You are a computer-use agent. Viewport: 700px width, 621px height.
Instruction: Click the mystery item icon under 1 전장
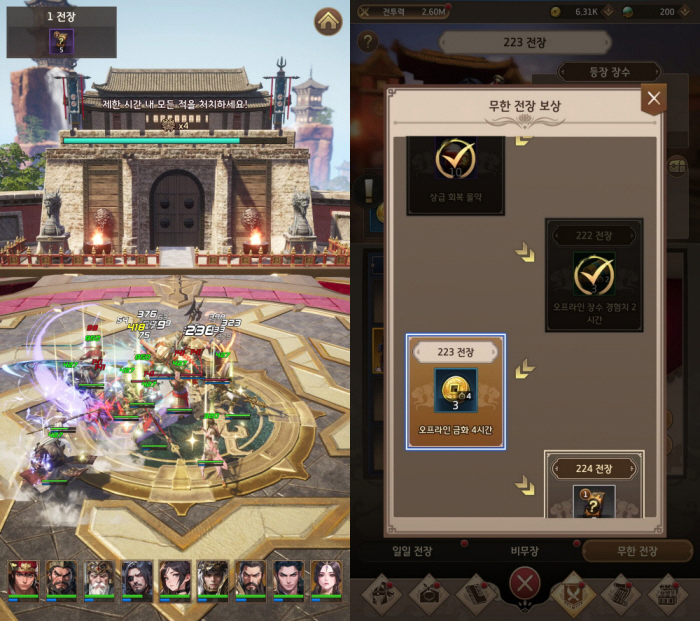[x=62, y=41]
